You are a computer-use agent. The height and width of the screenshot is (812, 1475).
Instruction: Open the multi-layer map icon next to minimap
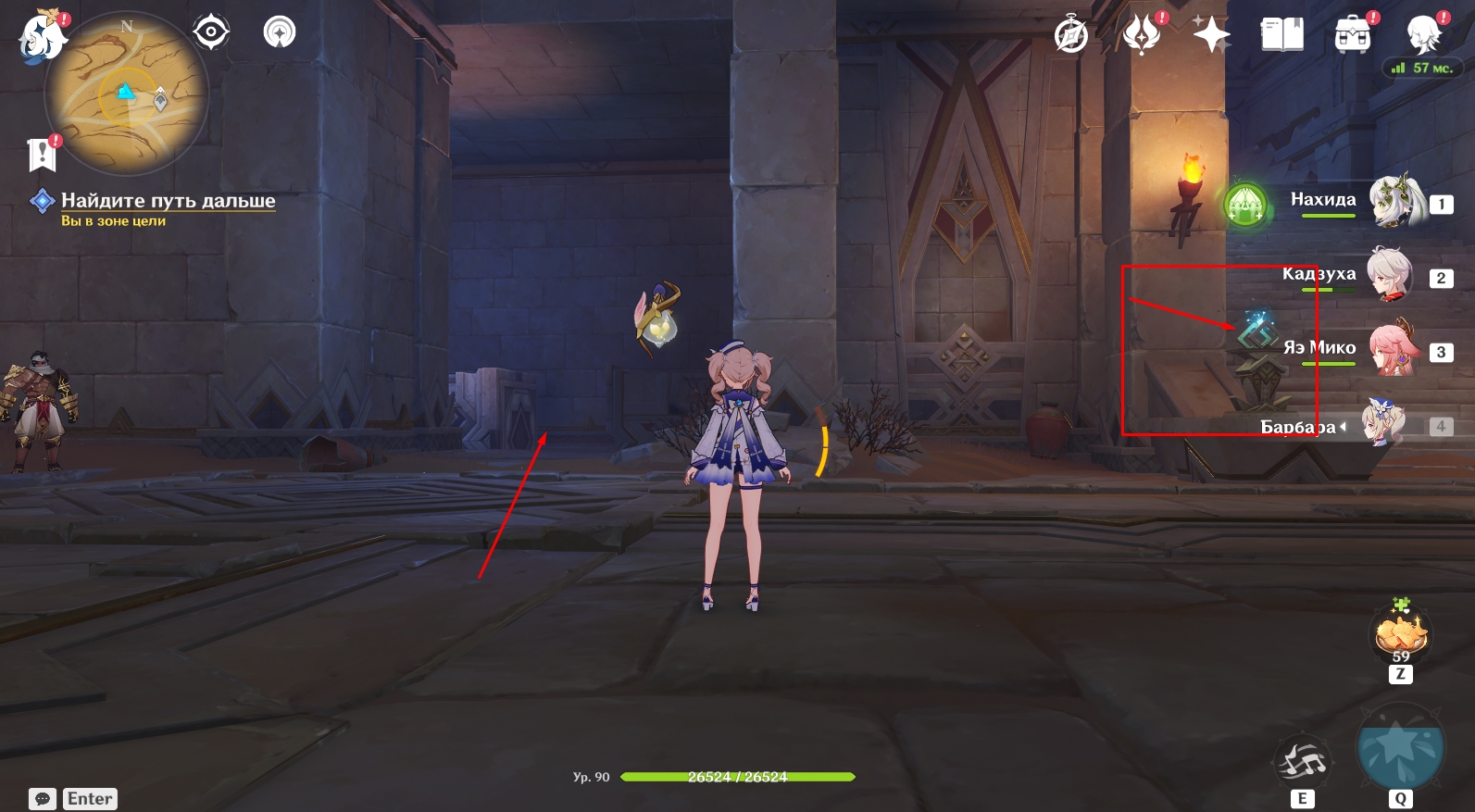[279, 33]
